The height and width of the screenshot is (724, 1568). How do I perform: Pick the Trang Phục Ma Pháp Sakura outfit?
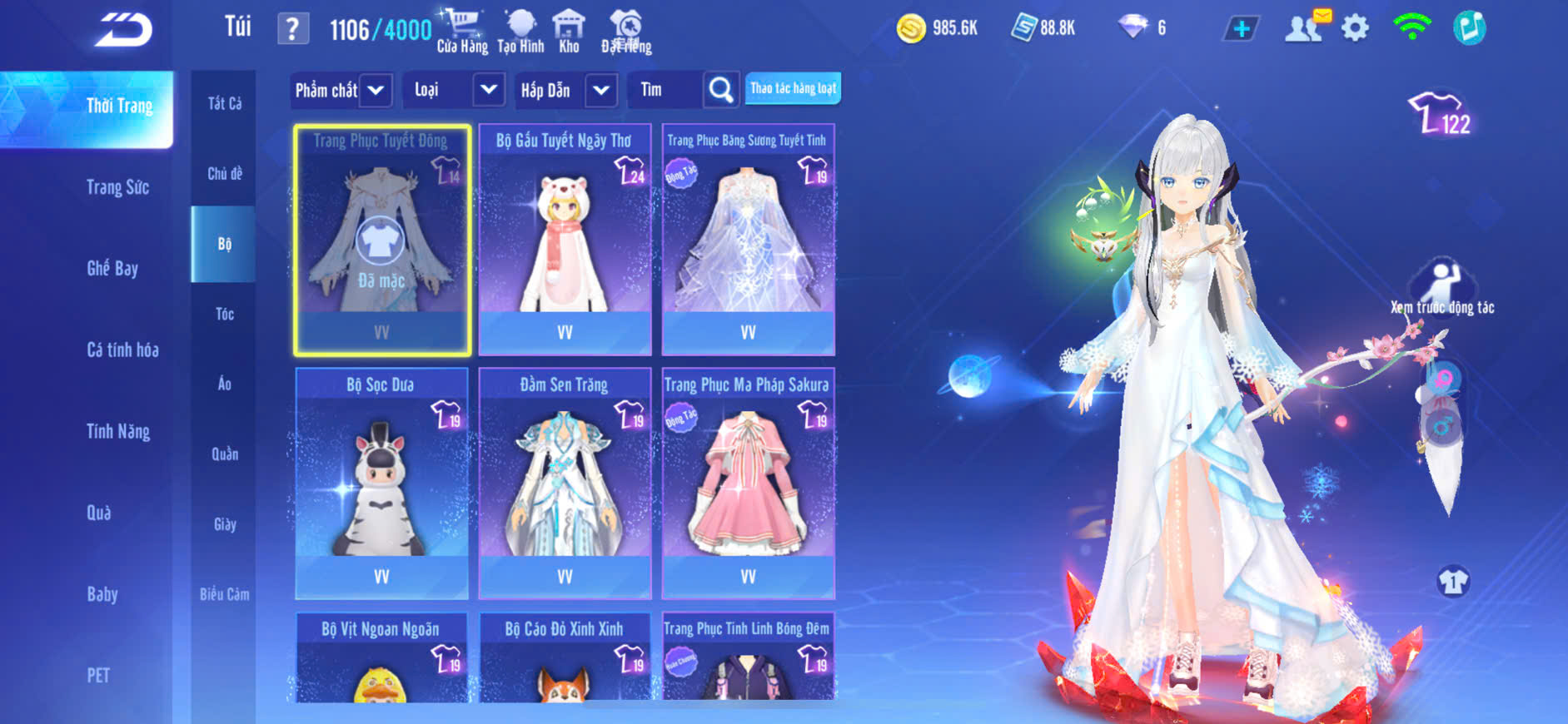748,483
